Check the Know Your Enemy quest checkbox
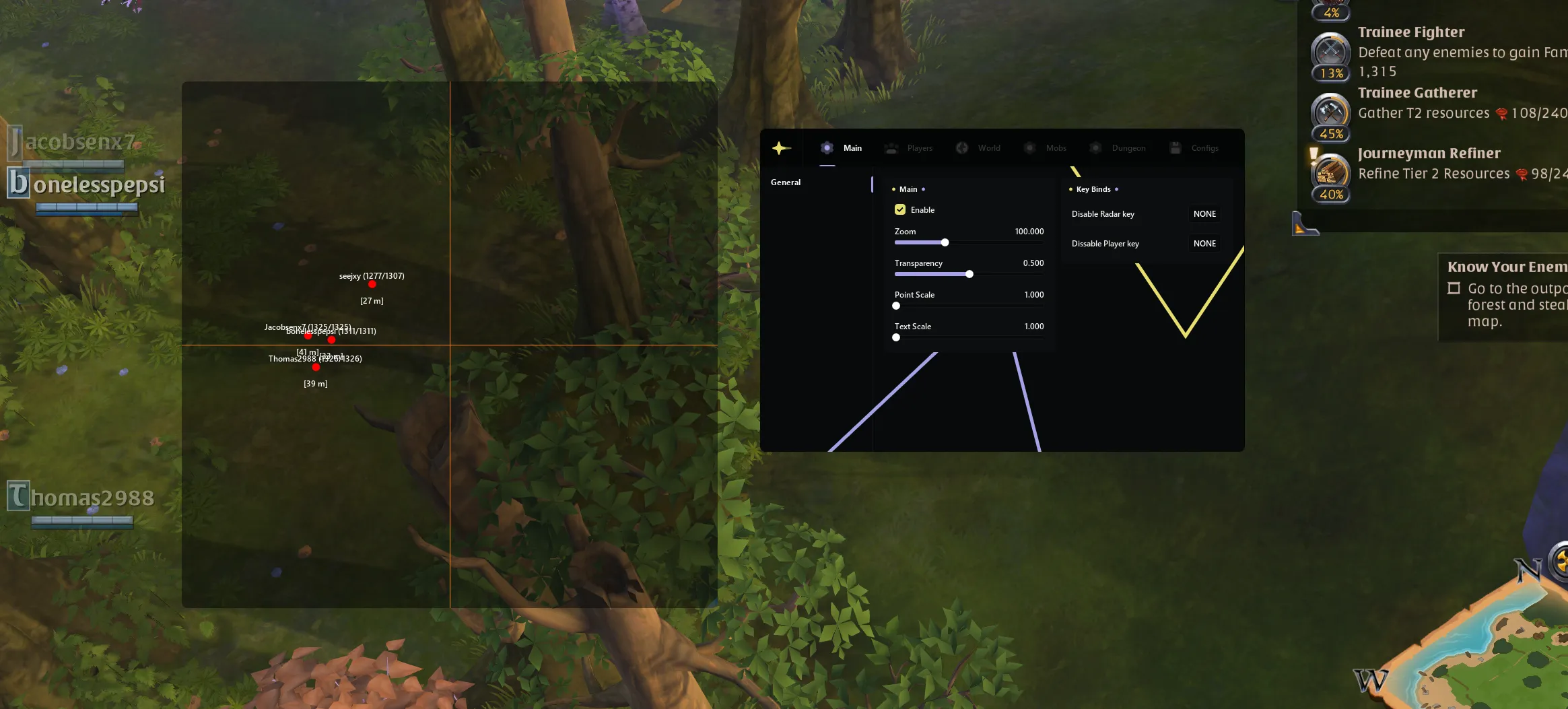Screen dimensions: 1568x709 click(x=1453, y=288)
